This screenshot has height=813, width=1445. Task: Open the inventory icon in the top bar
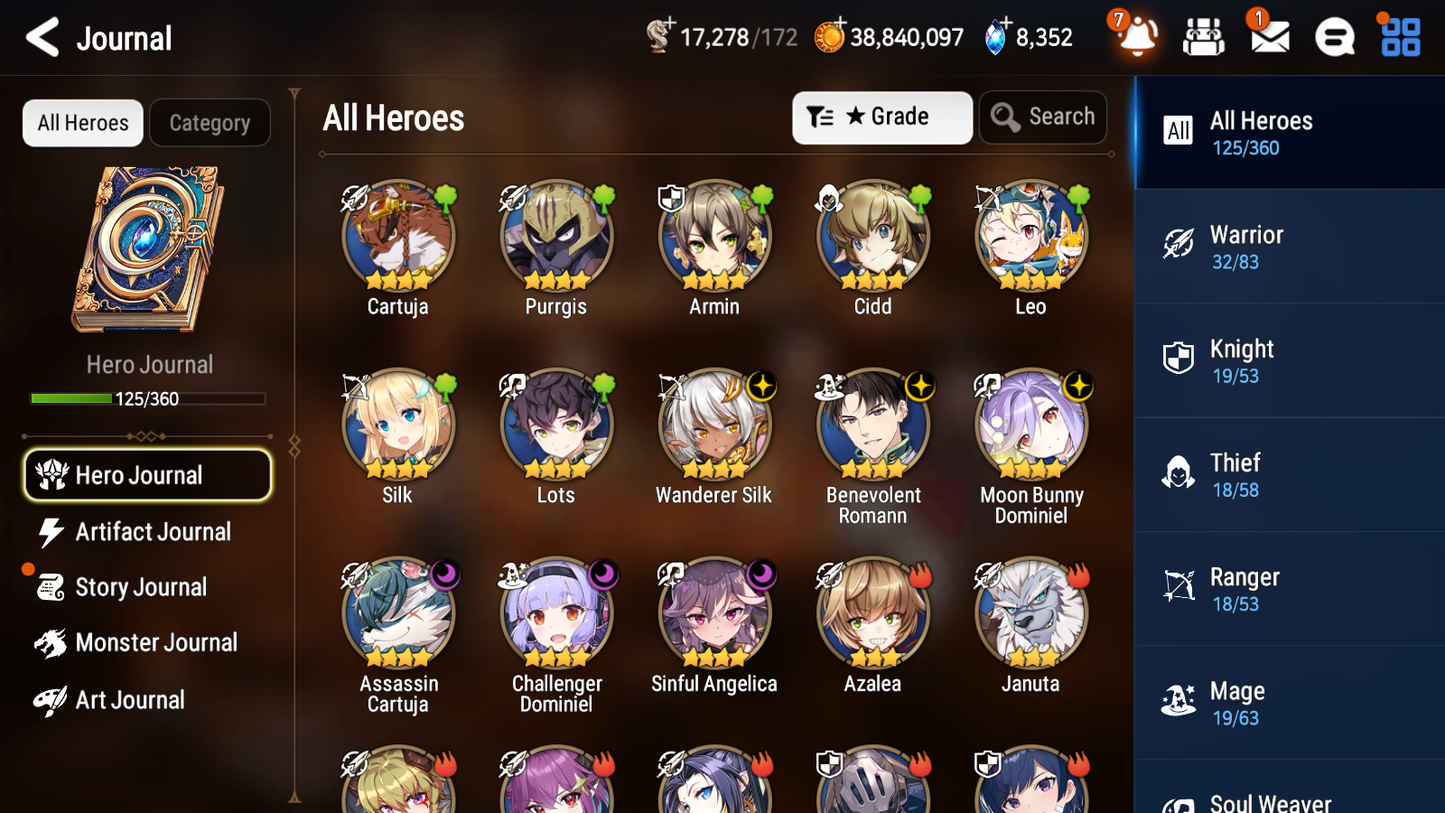point(1203,36)
